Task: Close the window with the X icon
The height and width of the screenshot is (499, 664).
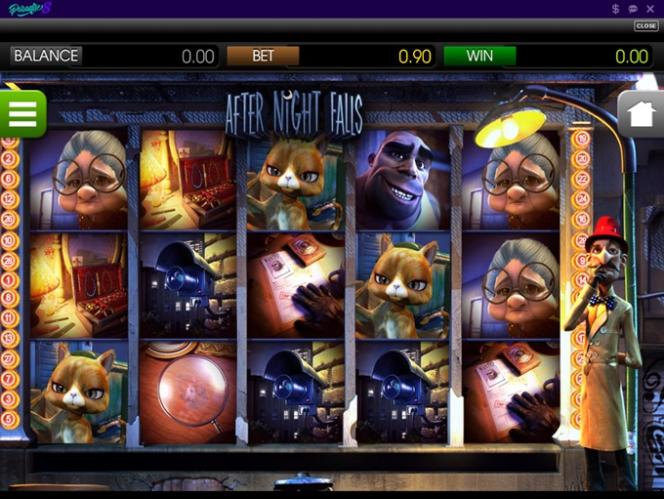Action: pos(650,8)
